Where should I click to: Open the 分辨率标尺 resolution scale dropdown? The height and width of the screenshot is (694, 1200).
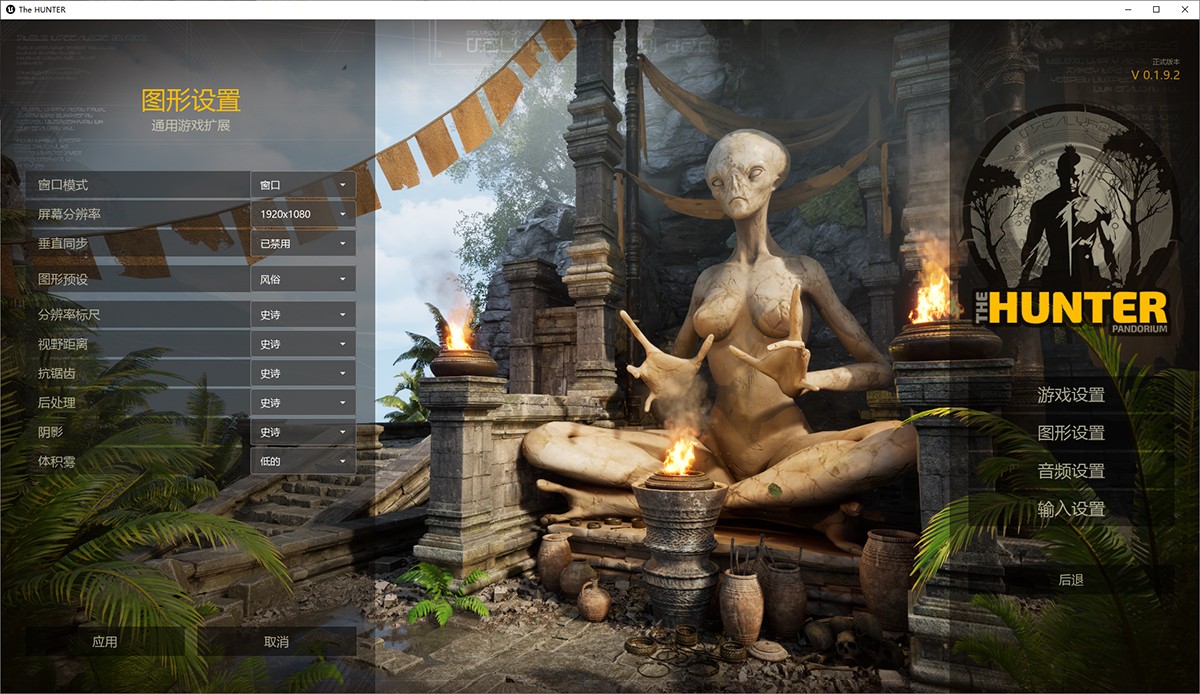[x=303, y=315]
